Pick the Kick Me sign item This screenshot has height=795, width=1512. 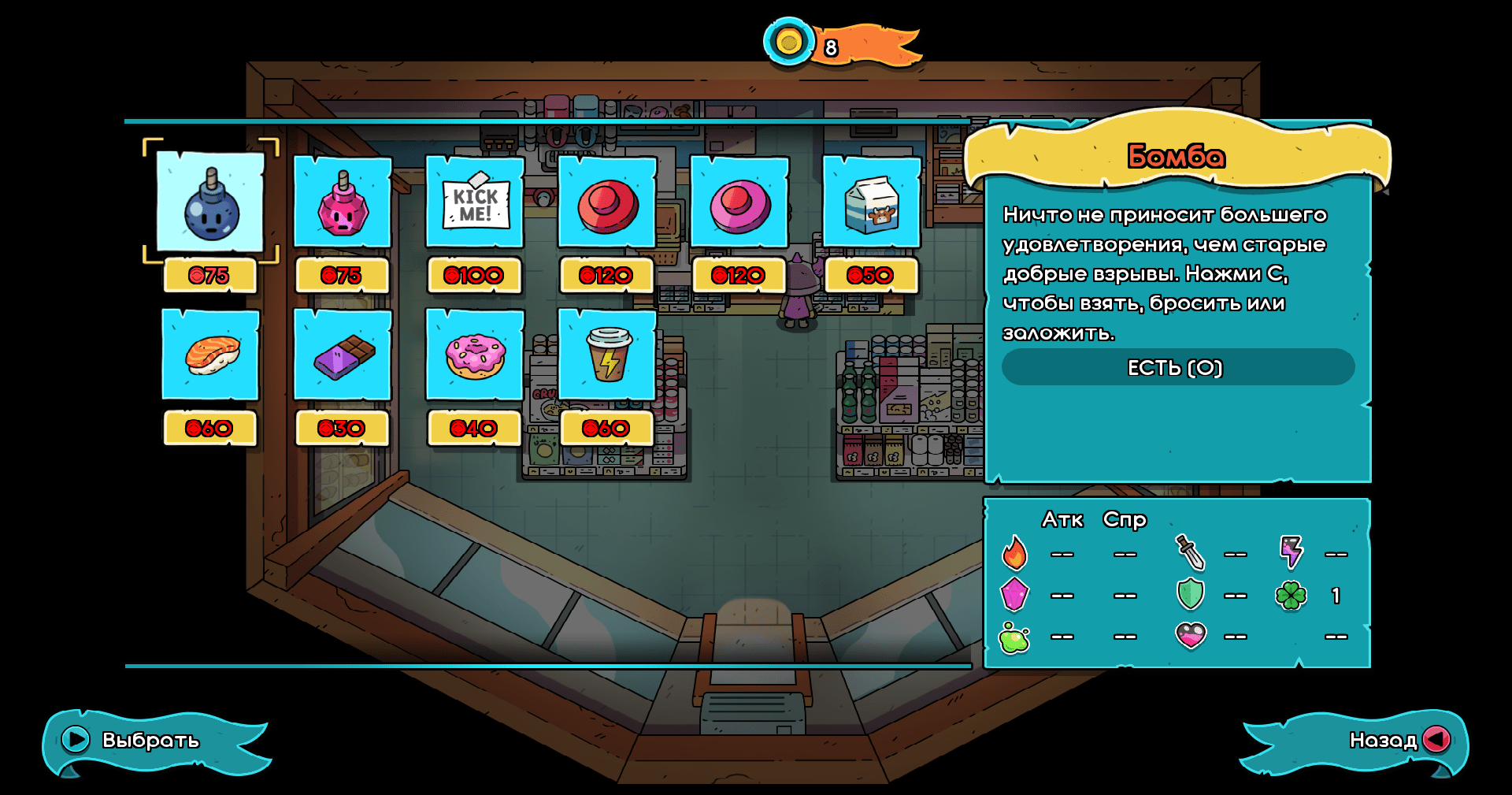coord(475,203)
